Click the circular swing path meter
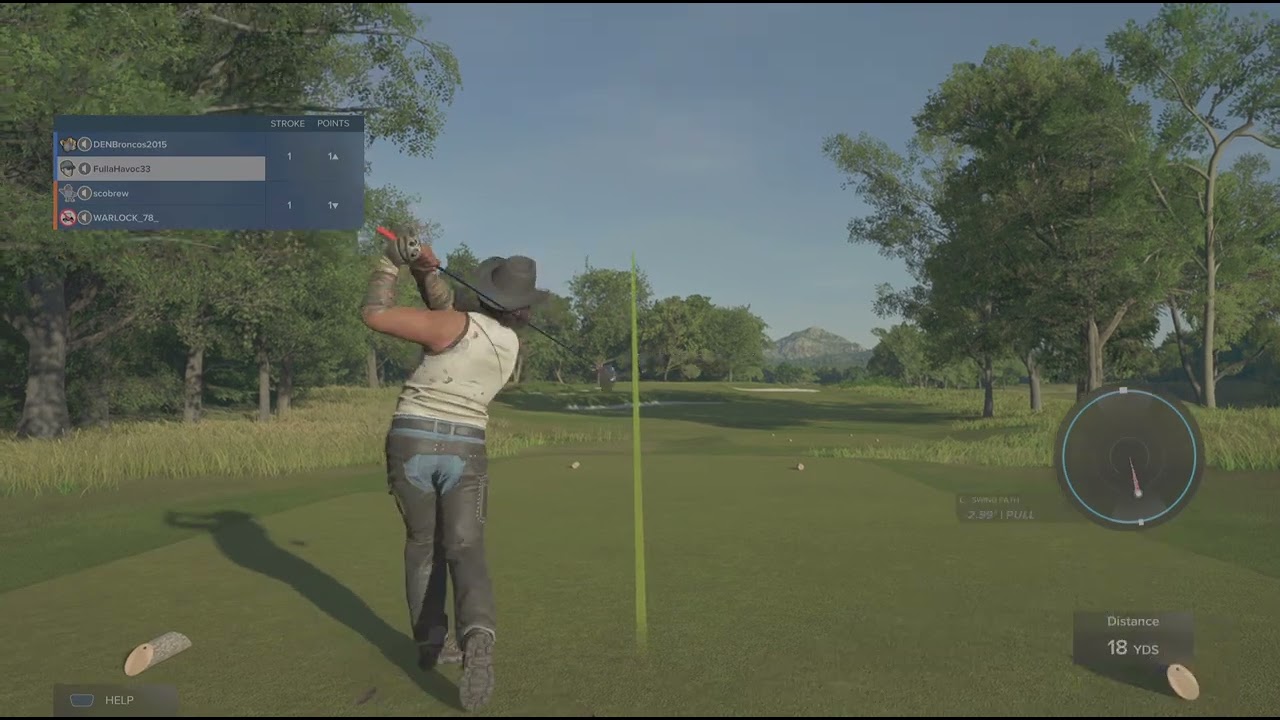The height and width of the screenshot is (720, 1280). (x=1130, y=457)
